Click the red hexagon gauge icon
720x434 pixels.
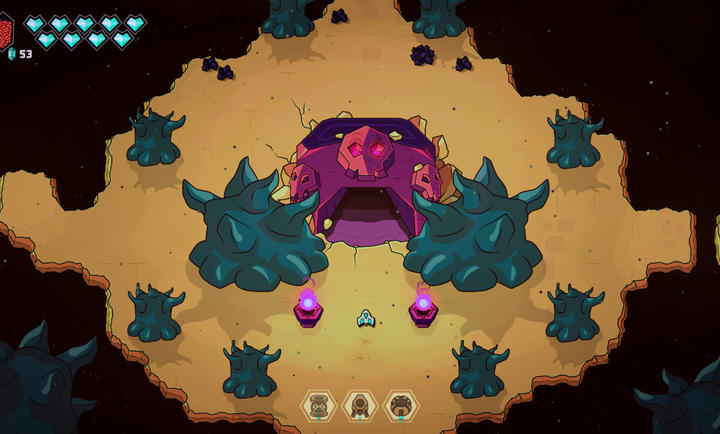[5, 29]
